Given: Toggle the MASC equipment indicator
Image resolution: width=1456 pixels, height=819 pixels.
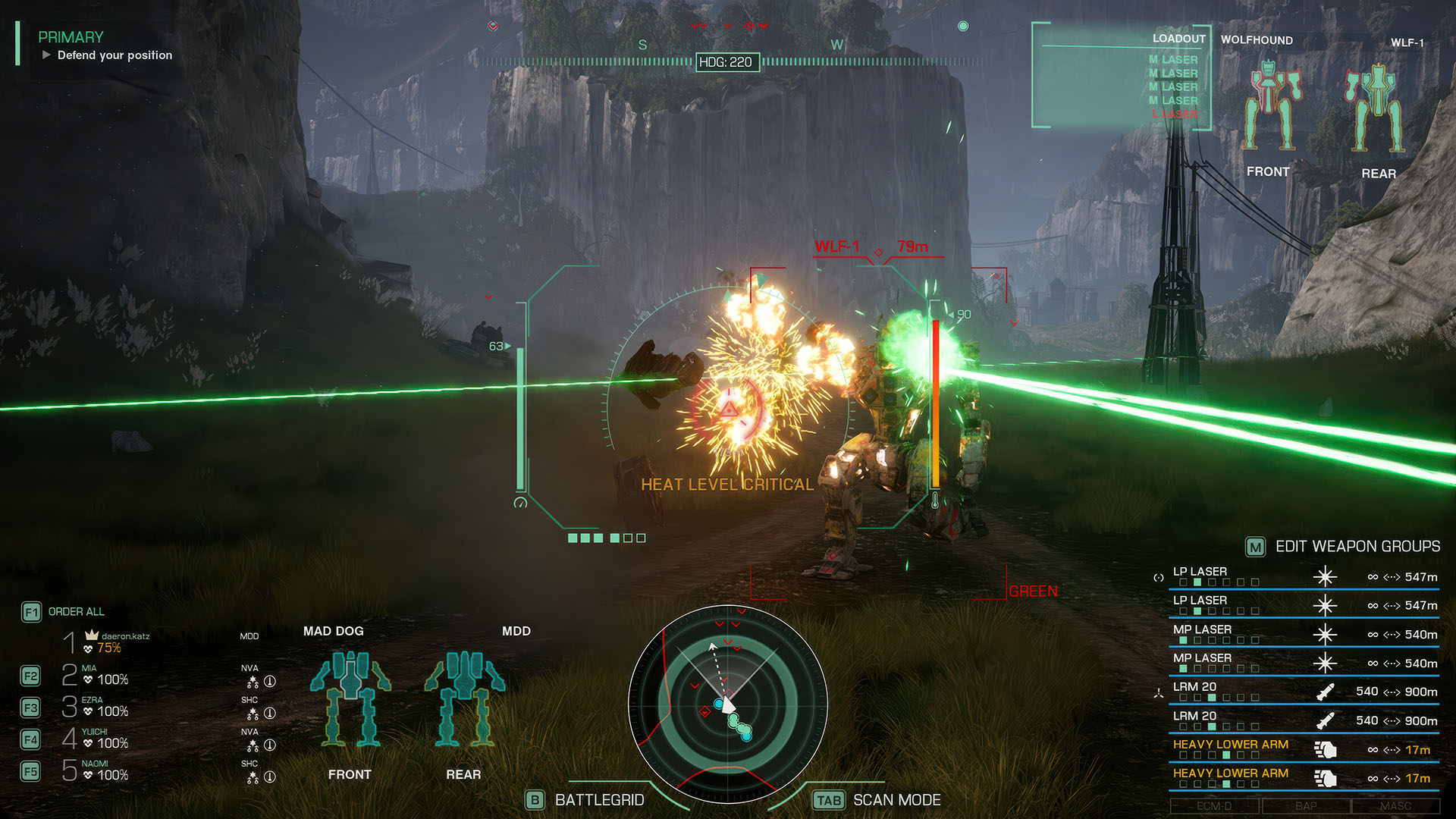Looking at the screenshot, I should coord(1395,806).
